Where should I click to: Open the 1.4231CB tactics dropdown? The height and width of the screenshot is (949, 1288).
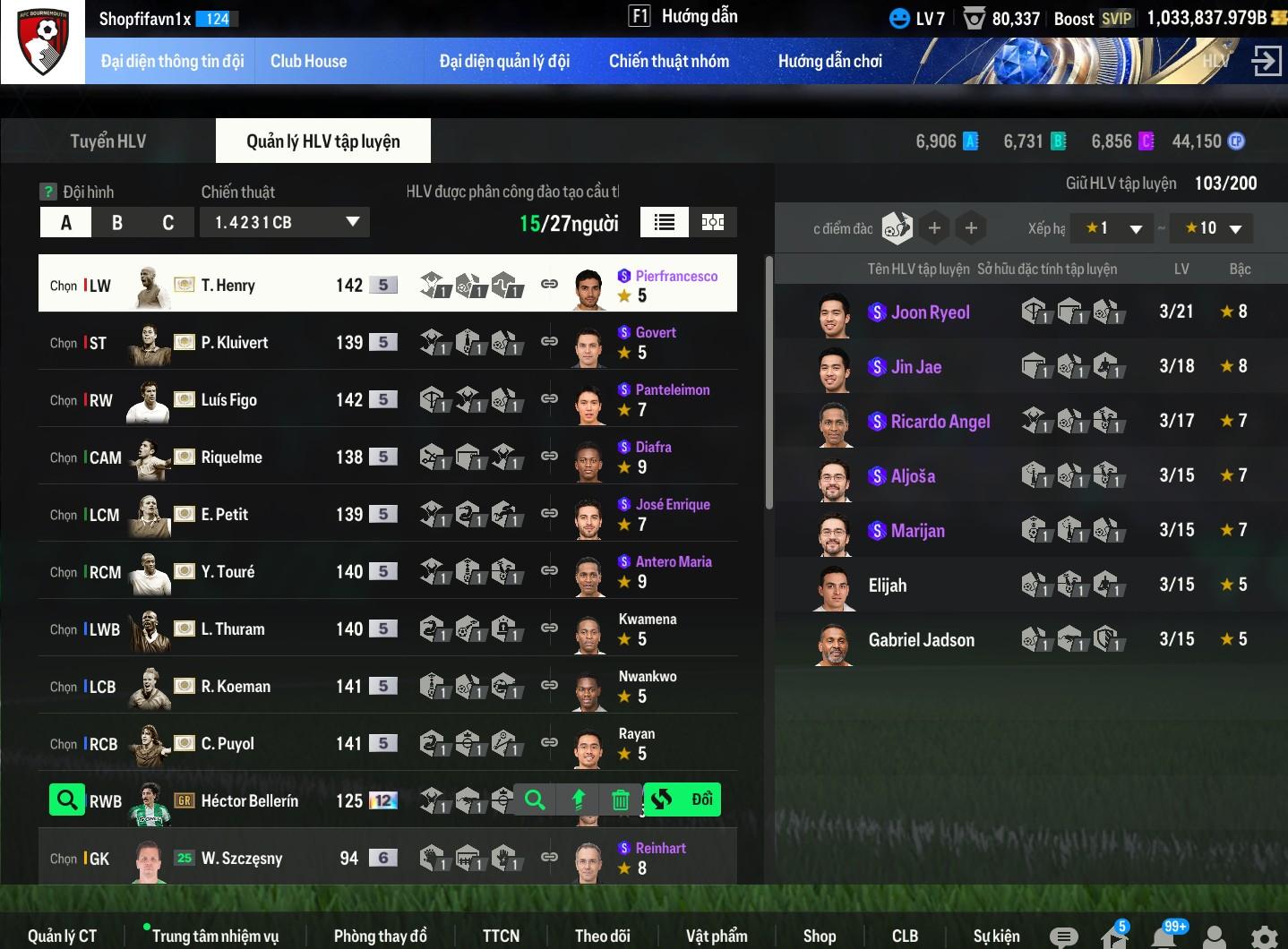point(285,223)
